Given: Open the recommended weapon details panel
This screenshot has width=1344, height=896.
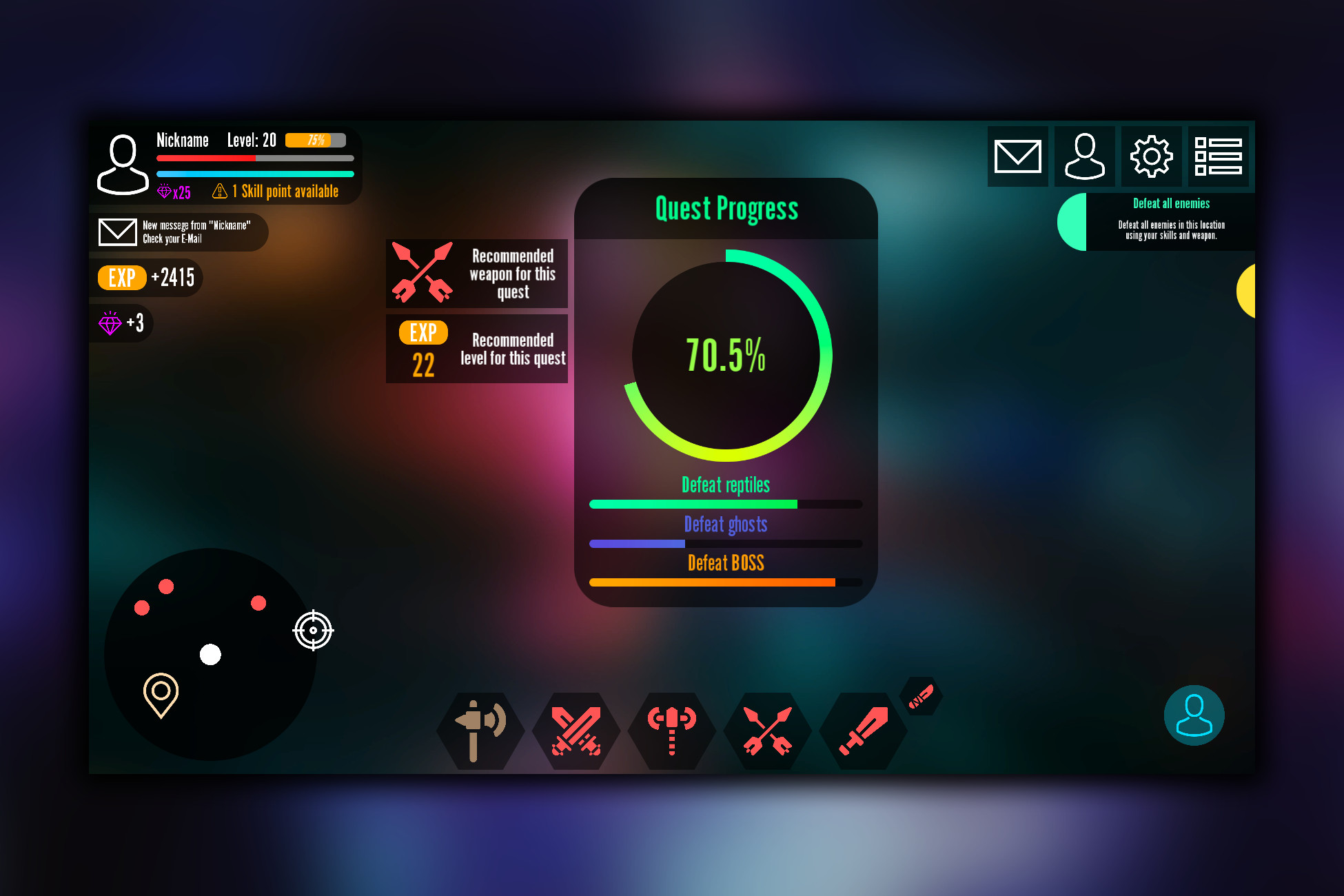Looking at the screenshot, I should pos(477,274).
